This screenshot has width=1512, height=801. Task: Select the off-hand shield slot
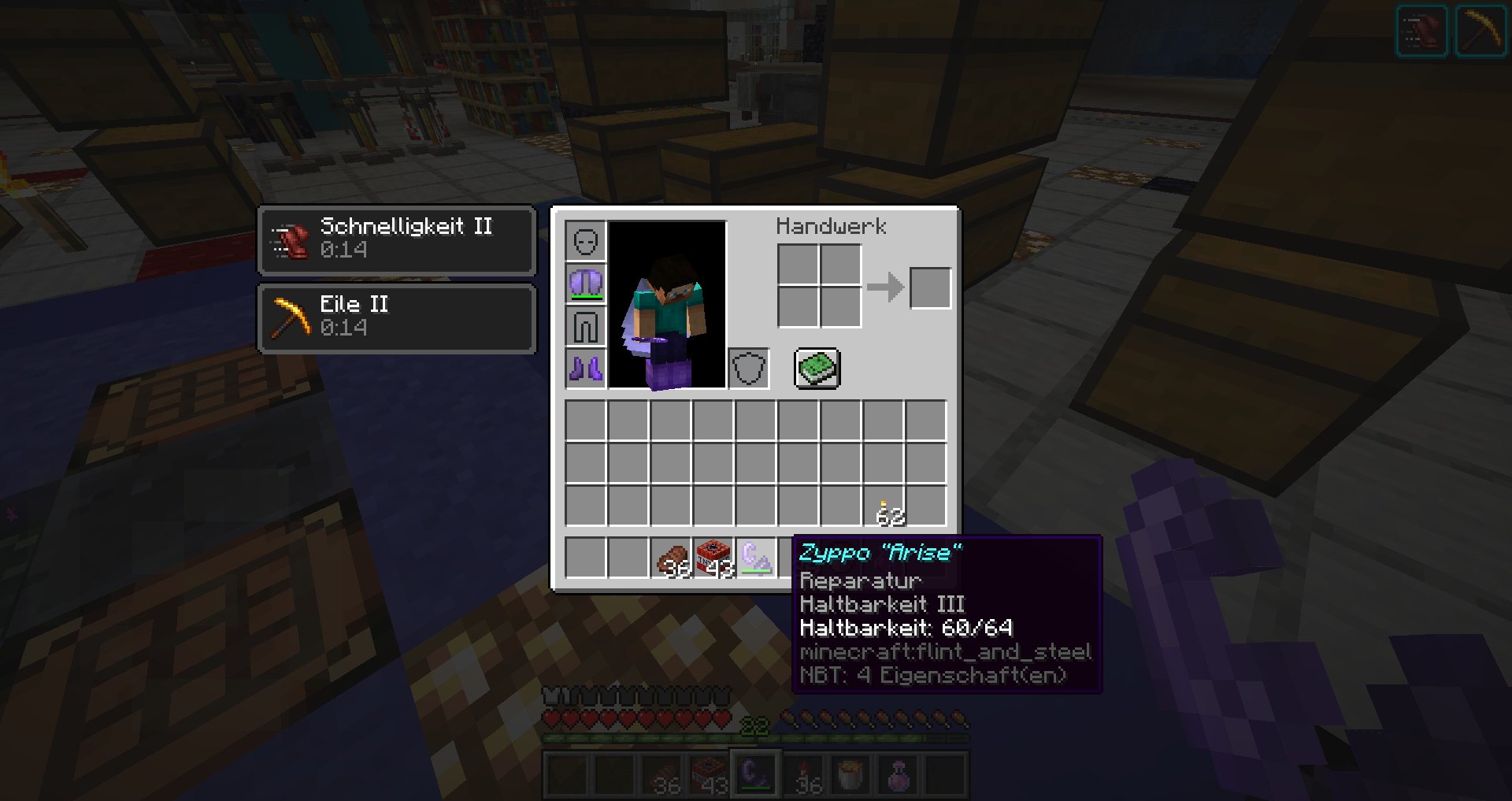[x=748, y=369]
